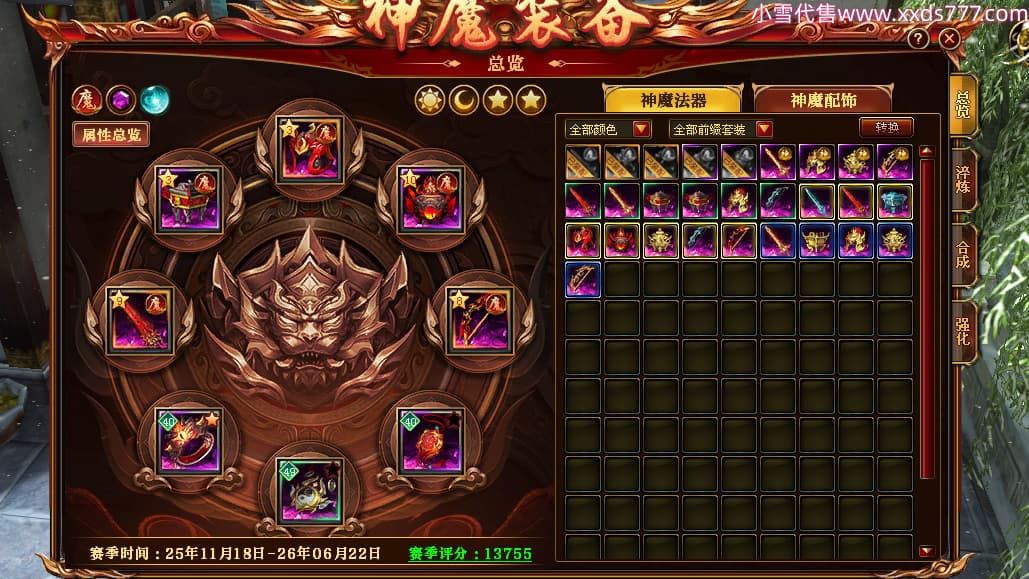Image resolution: width=1029 pixels, height=579 pixels.
Task: Switch to the 神魔配饰 tab
Action: 824,100
